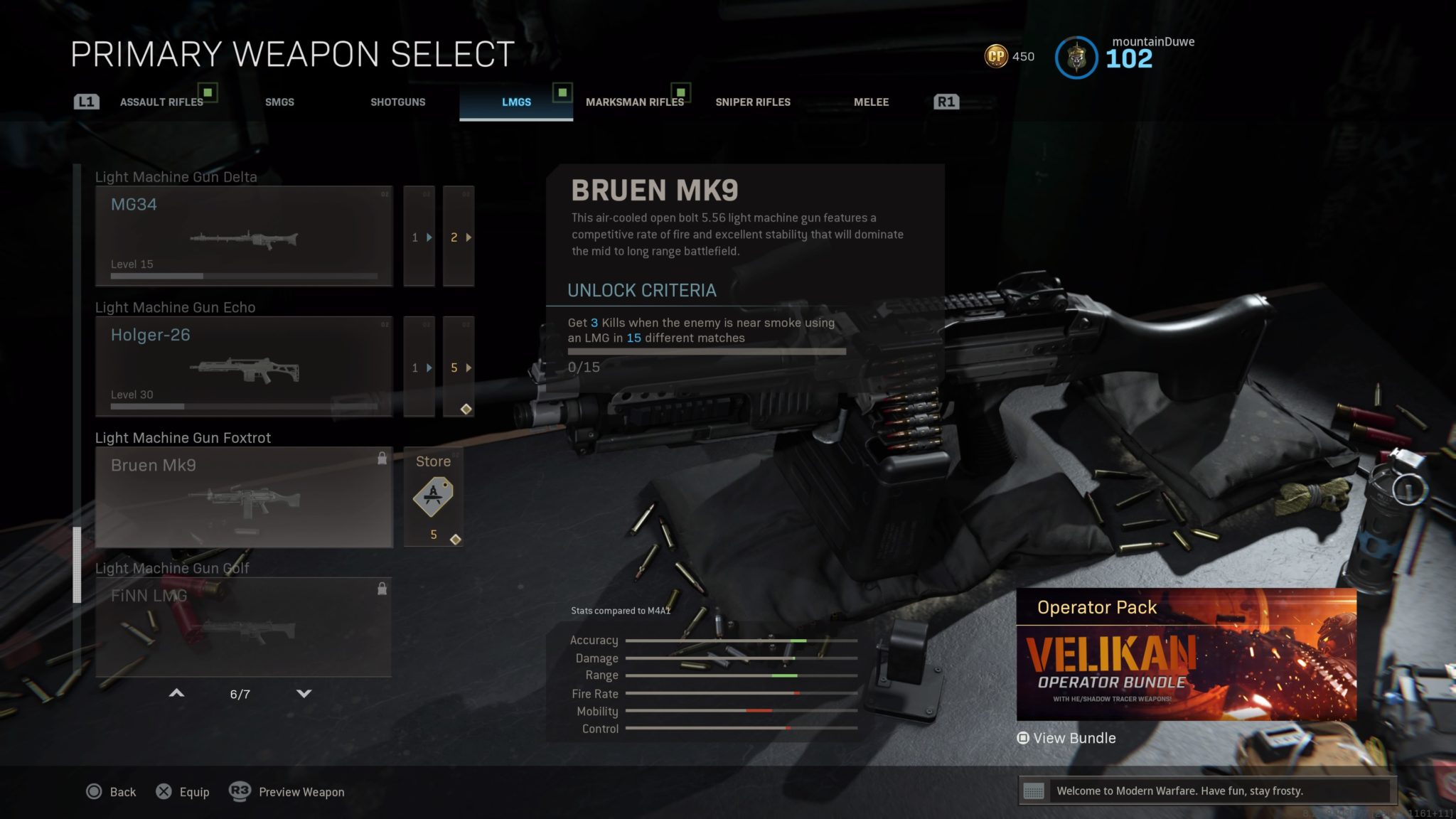The width and height of the screenshot is (1456, 819).
Task: Click the green checkmark on Assault Rifles tab
Action: pyautogui.click(x=206, y=92)
